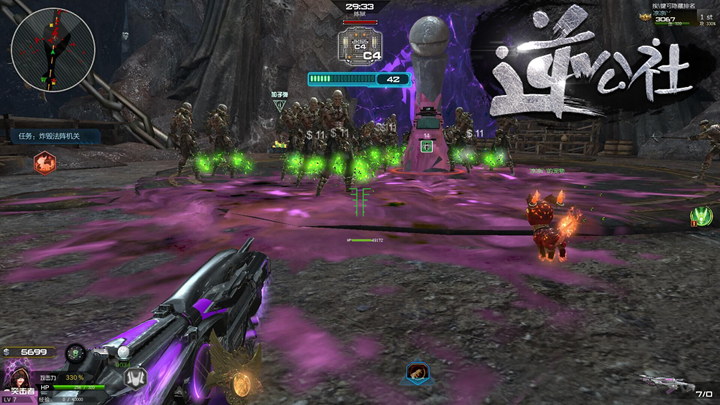The height and width of the screenshot is (405, 720).
Task: Trigger the blue-framed fist ability icon
Action: tap(417, 374)
